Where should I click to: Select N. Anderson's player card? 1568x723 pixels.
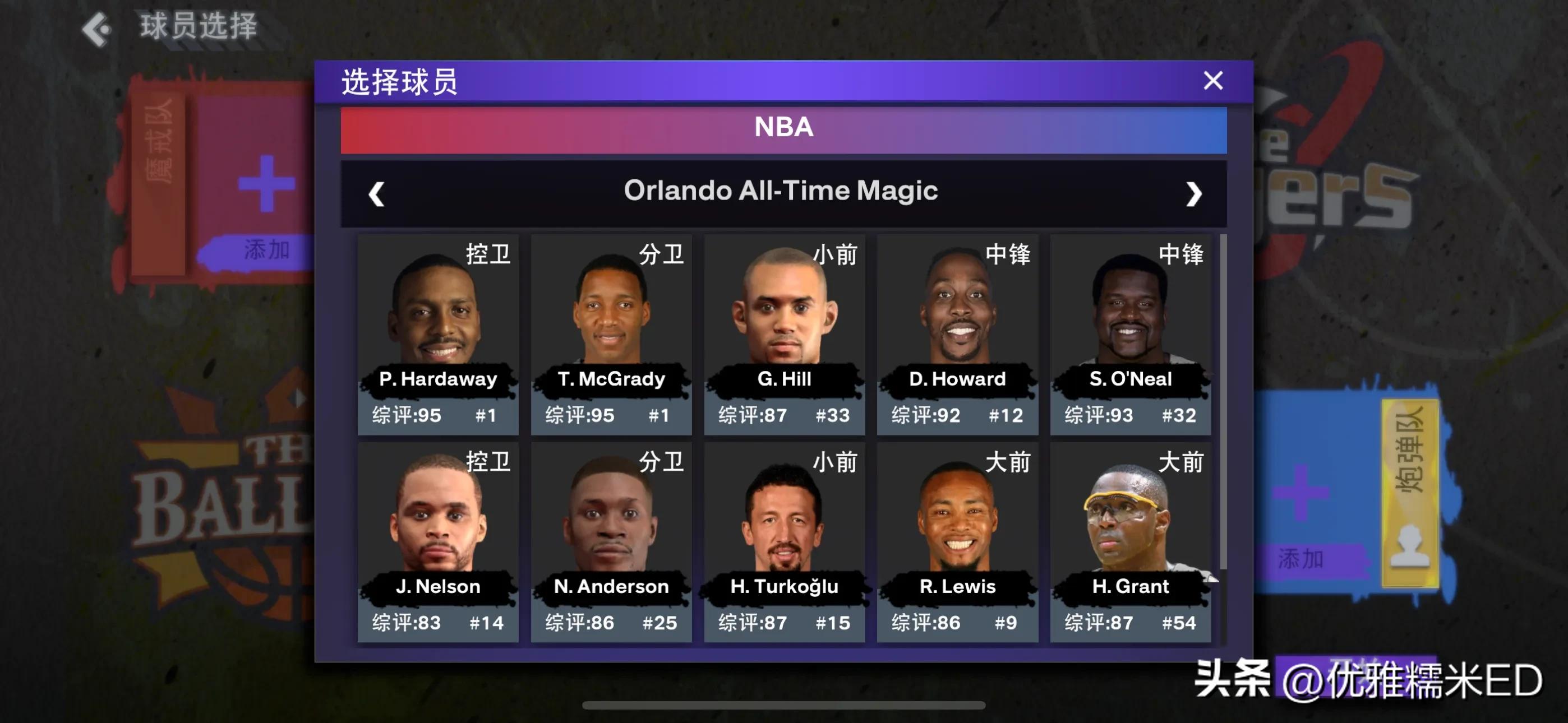click(x=611, y=541)
